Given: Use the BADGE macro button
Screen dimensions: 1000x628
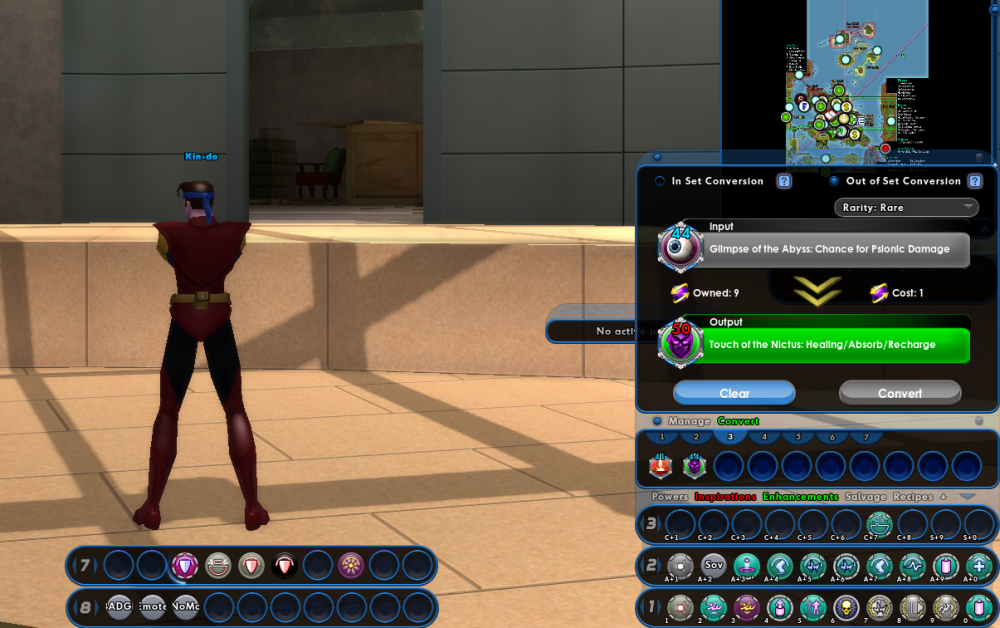Looking at the screenshot, I should coord(119,607).
